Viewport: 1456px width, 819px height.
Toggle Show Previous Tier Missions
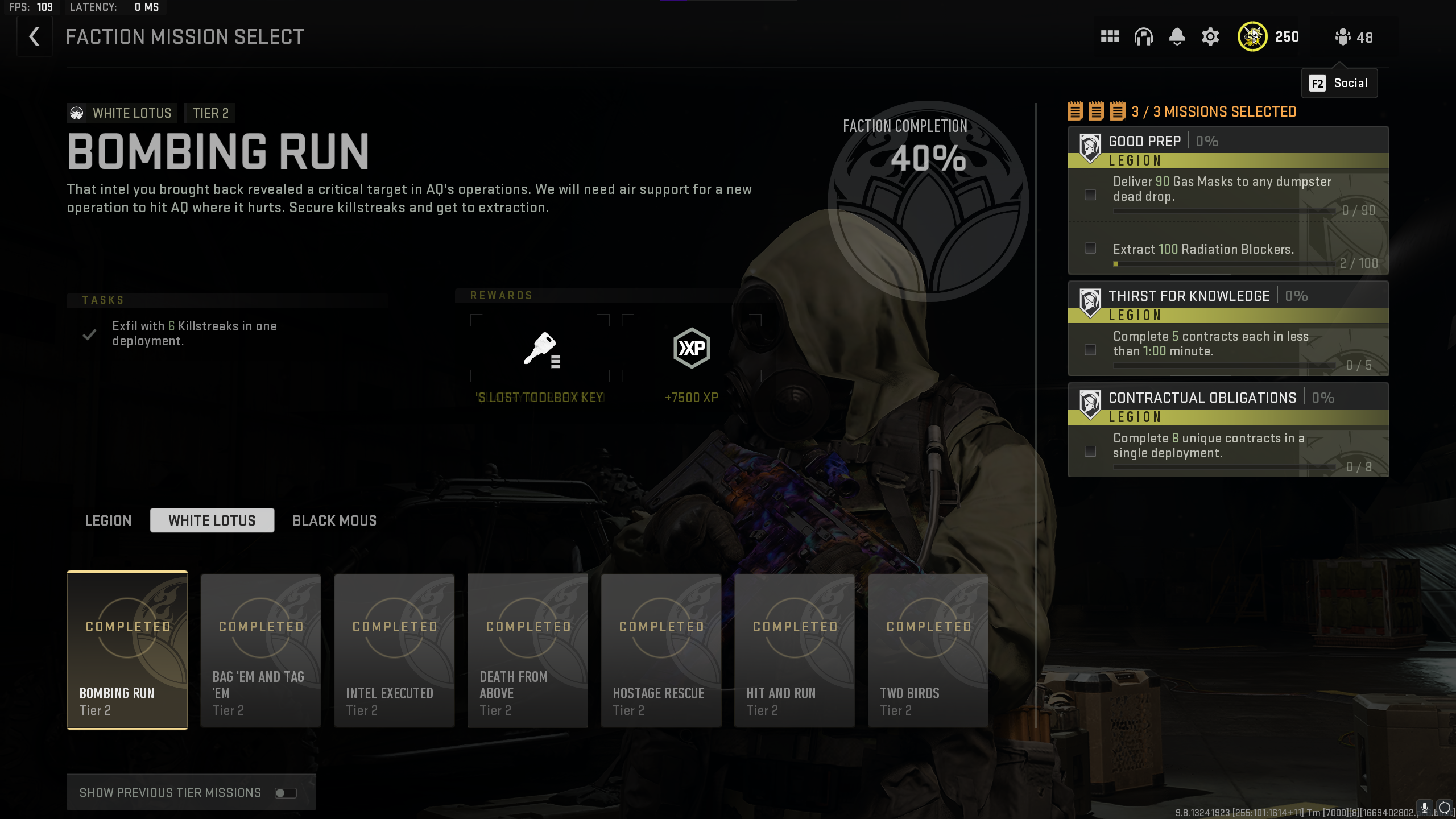point(286,793)
